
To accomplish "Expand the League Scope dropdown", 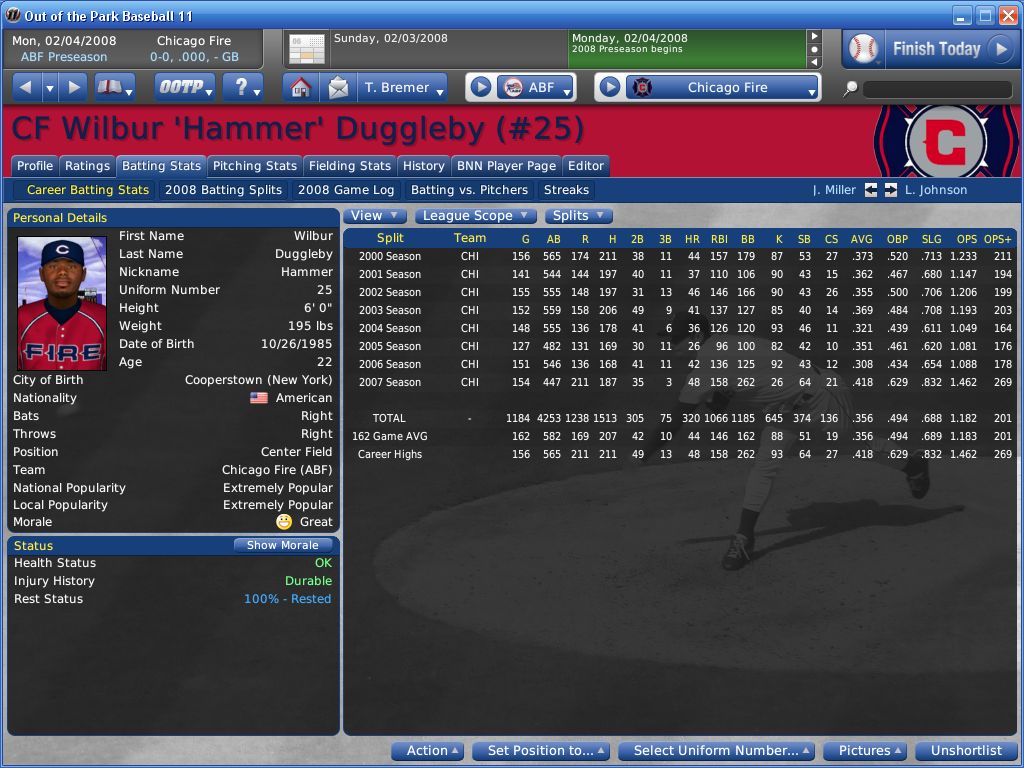I will (x=474, y=216).
